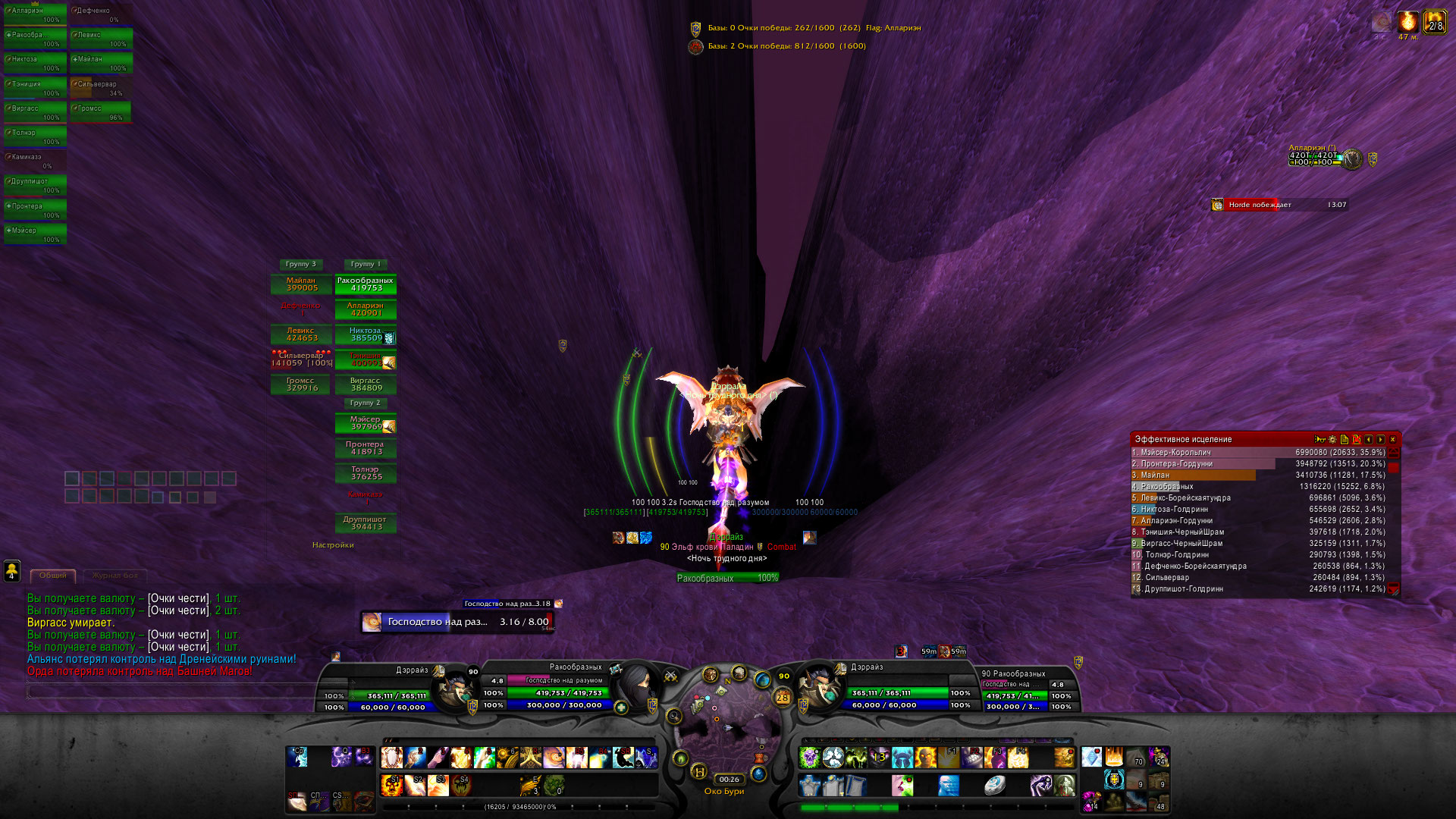1456x819 pixels.
Task: Use the pink potion with 14 charges
Action: click(1091, 800)
